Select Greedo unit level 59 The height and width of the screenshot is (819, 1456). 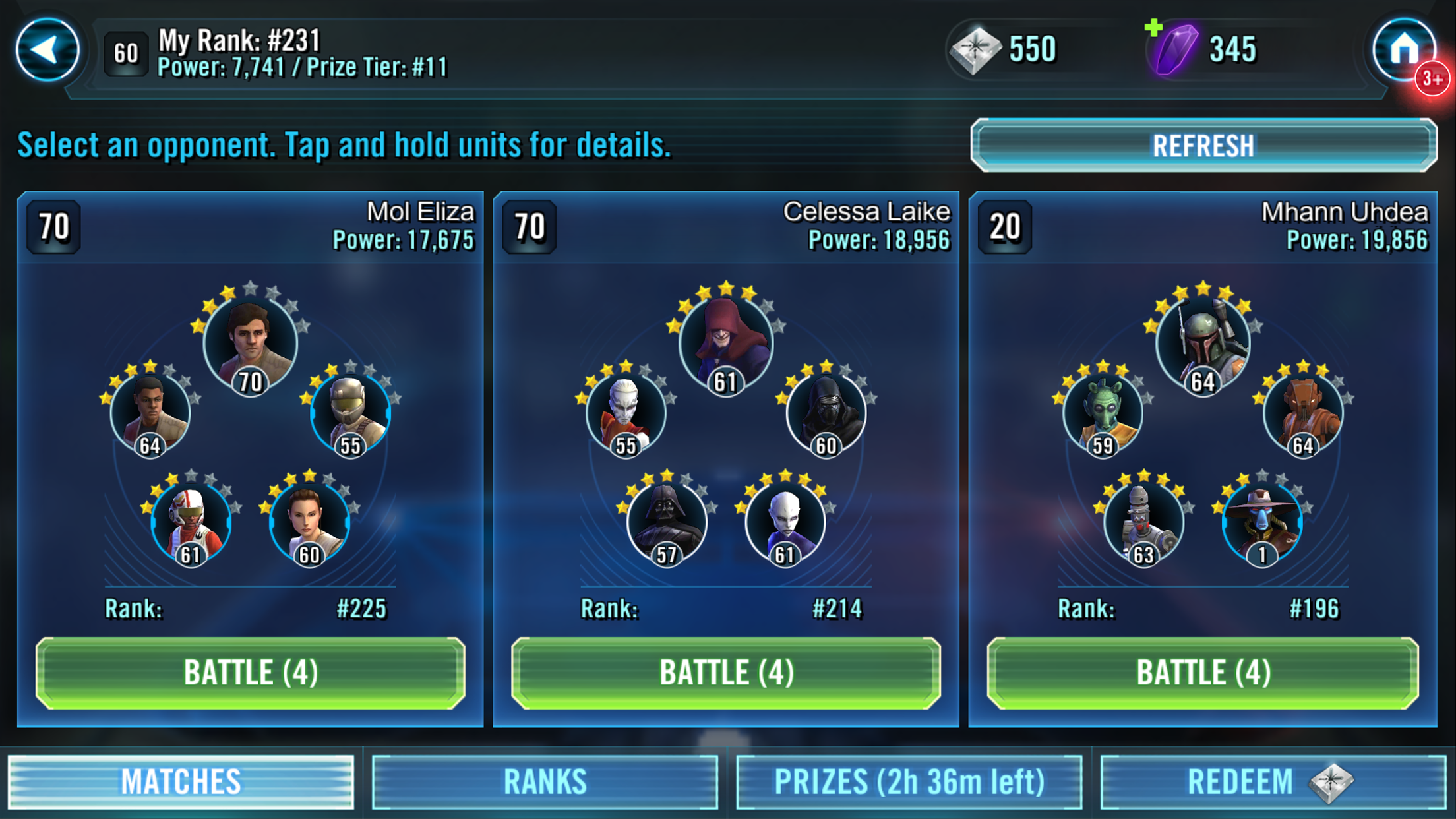coord(1103,413)
